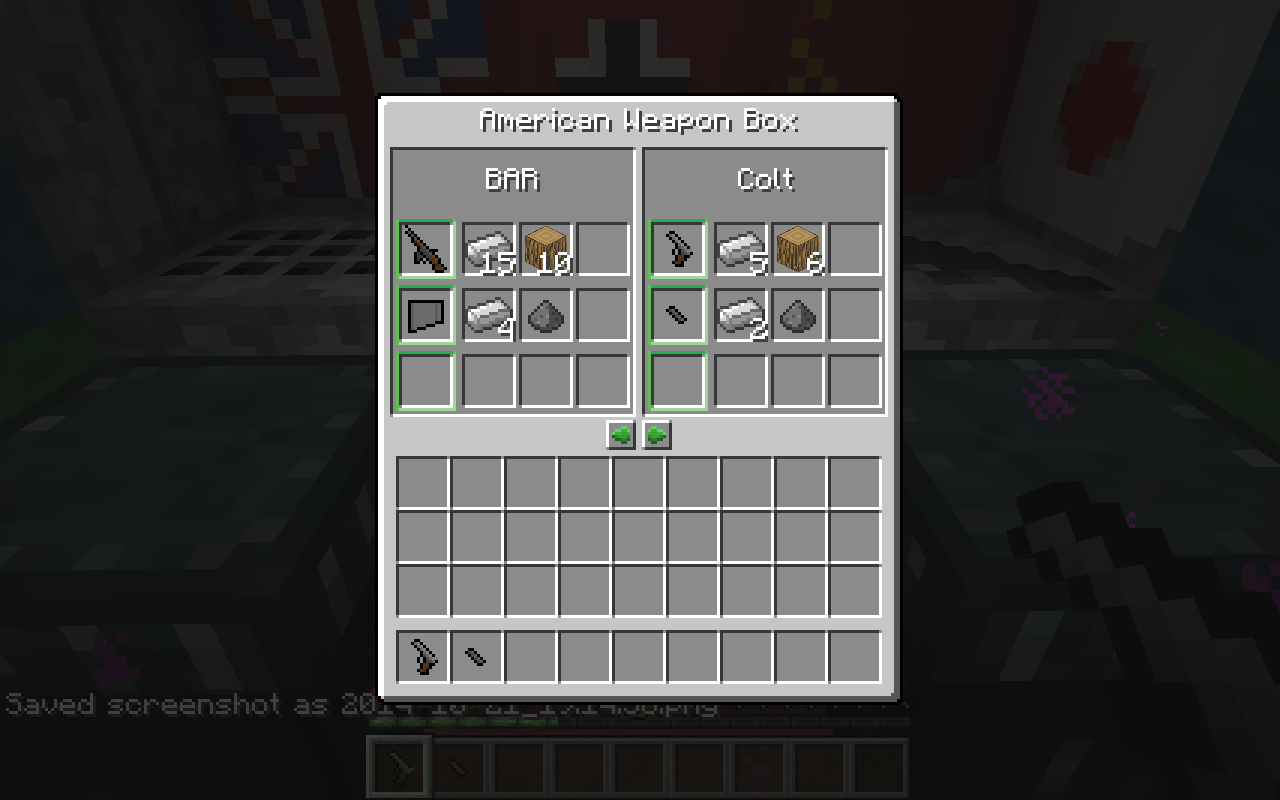Select the wood log costing 6 under Colt
This screenshot has height=800, width=1280.
799,249
